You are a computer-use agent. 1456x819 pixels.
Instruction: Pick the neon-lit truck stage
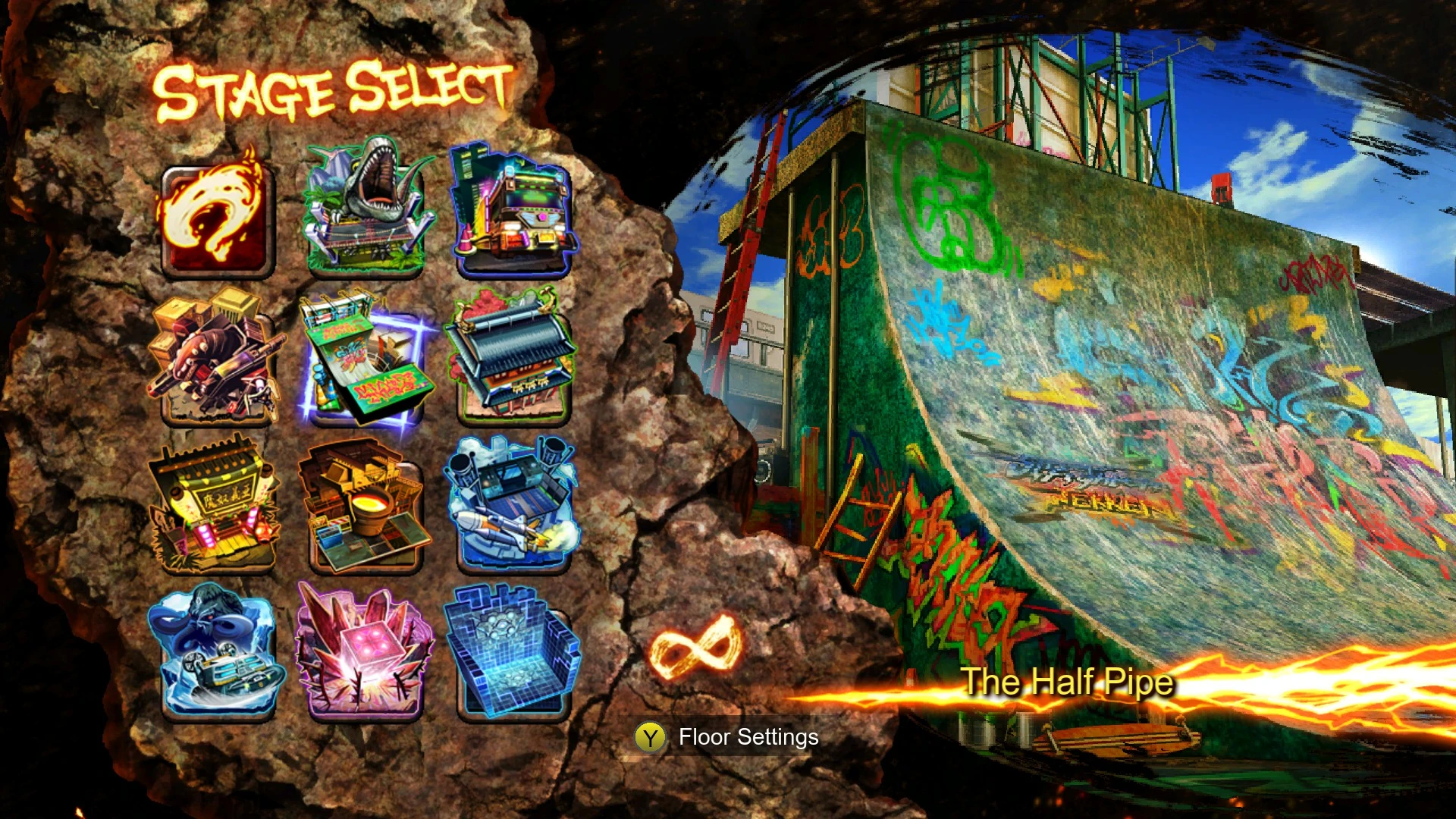point(513,213)
